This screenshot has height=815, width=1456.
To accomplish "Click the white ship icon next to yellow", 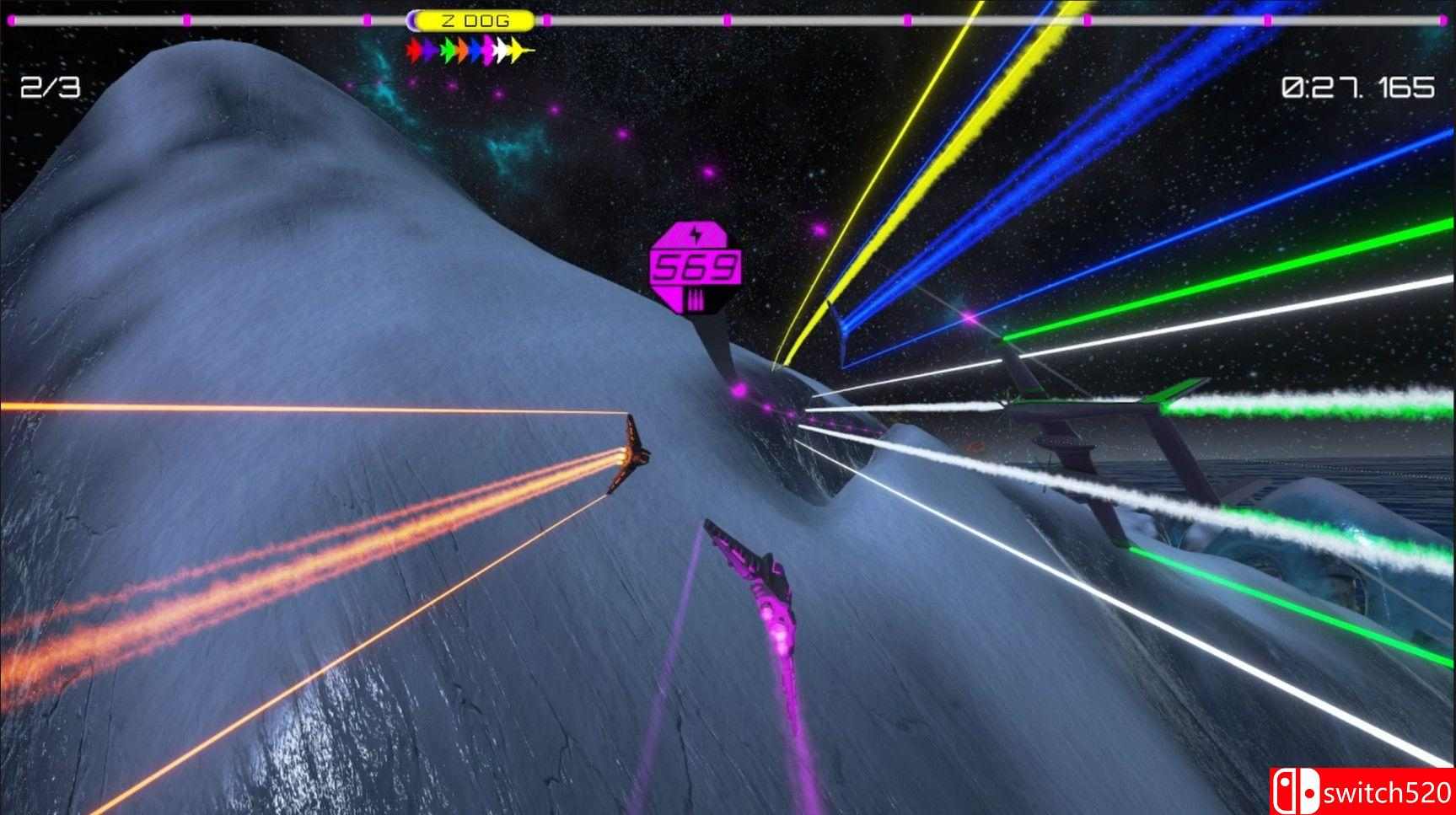I will tap(502, 50).
